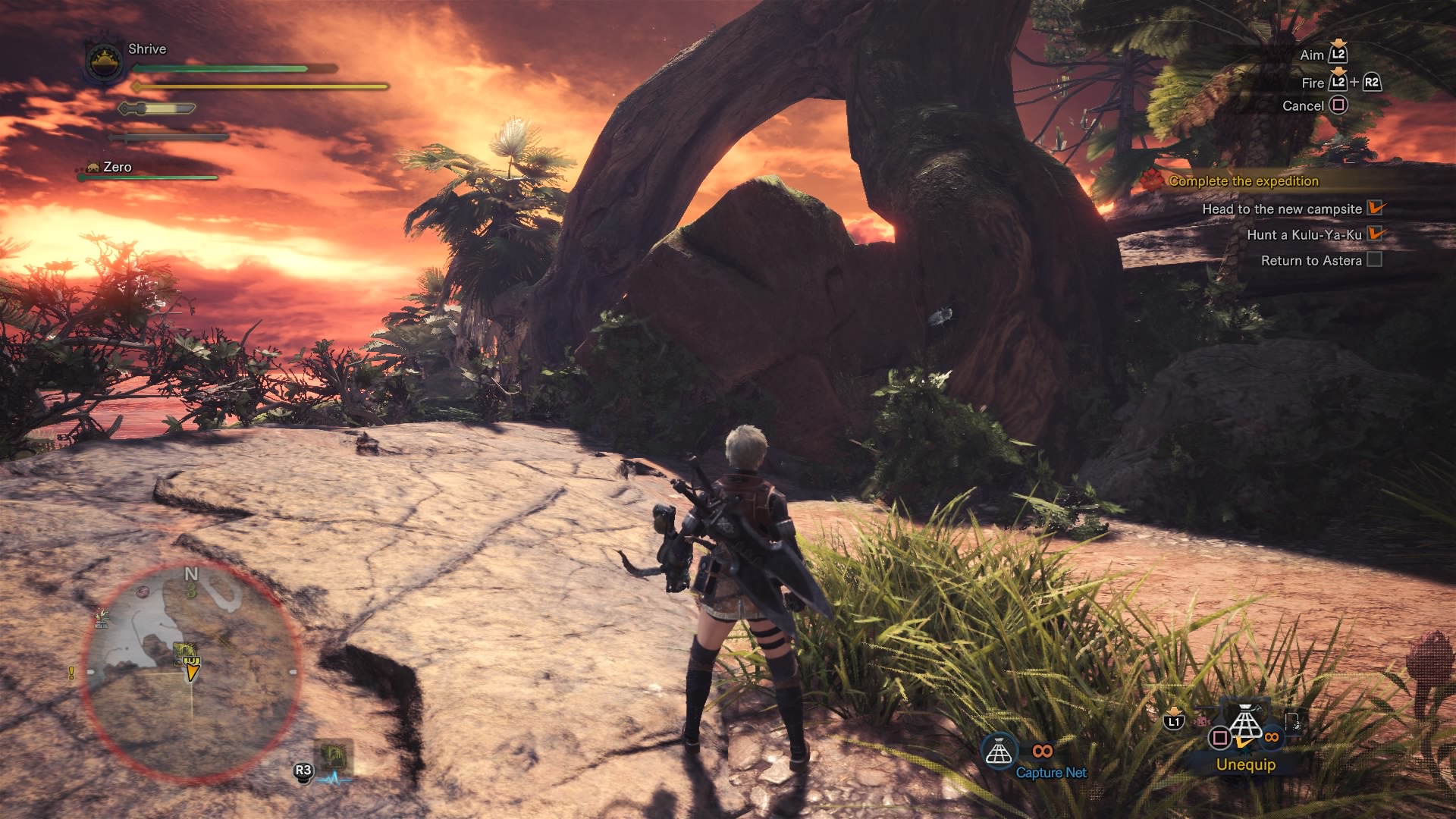Select the Palico name Zero

pyautogui.click(x=118, y=167)
